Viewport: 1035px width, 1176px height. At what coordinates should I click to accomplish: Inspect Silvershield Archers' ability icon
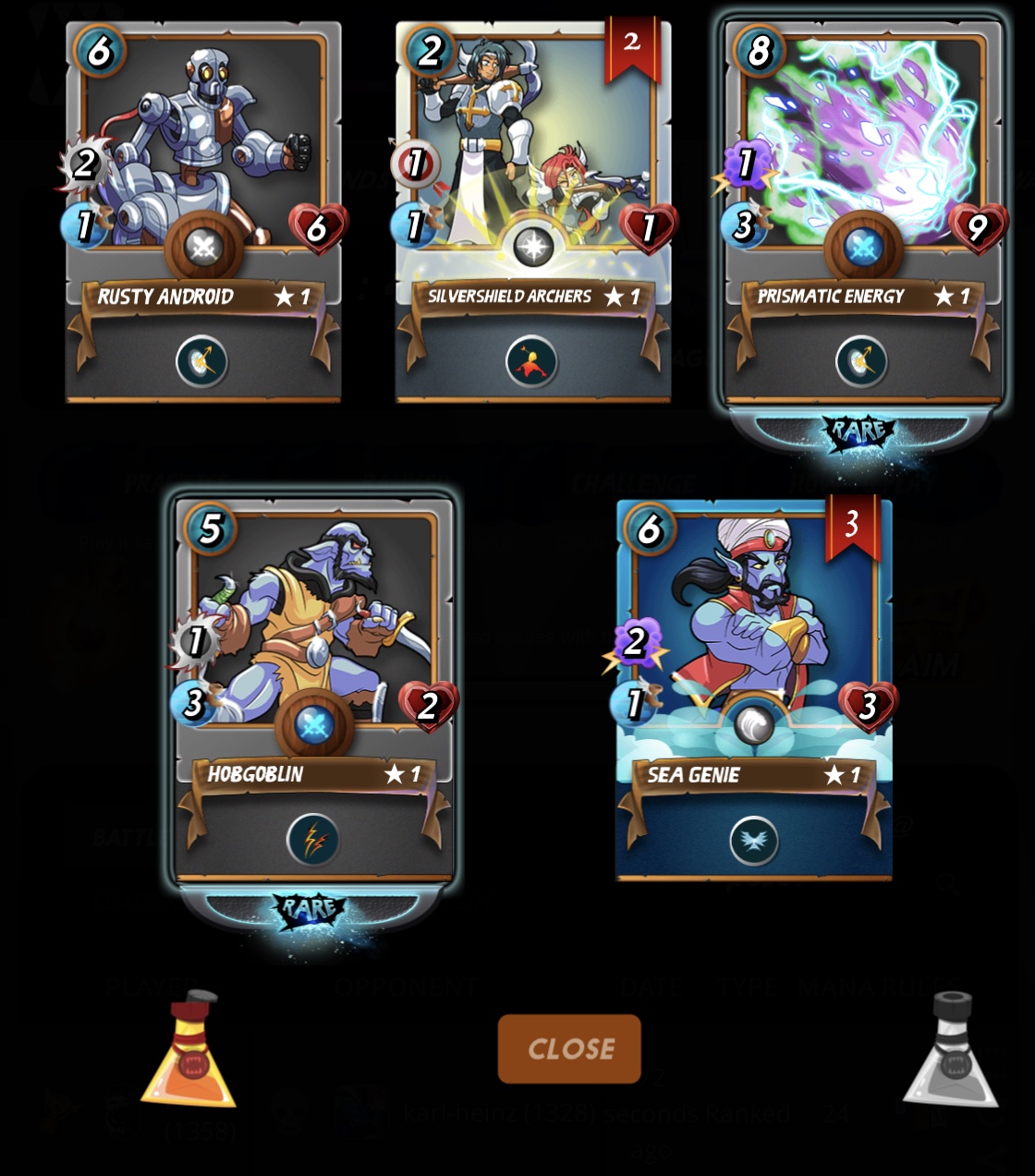click(x=532, y=361)
